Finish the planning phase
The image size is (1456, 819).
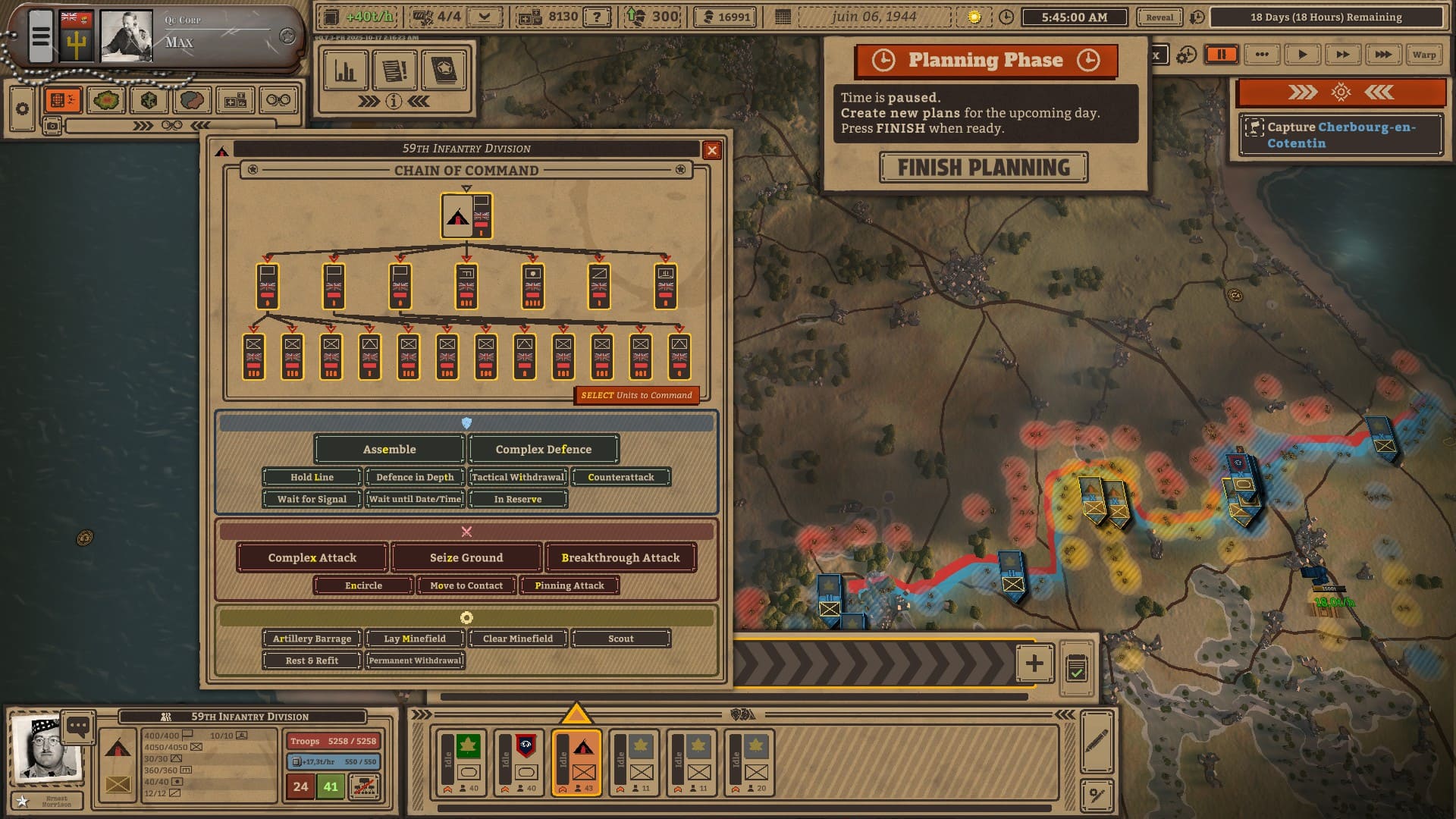click(984, 168)
